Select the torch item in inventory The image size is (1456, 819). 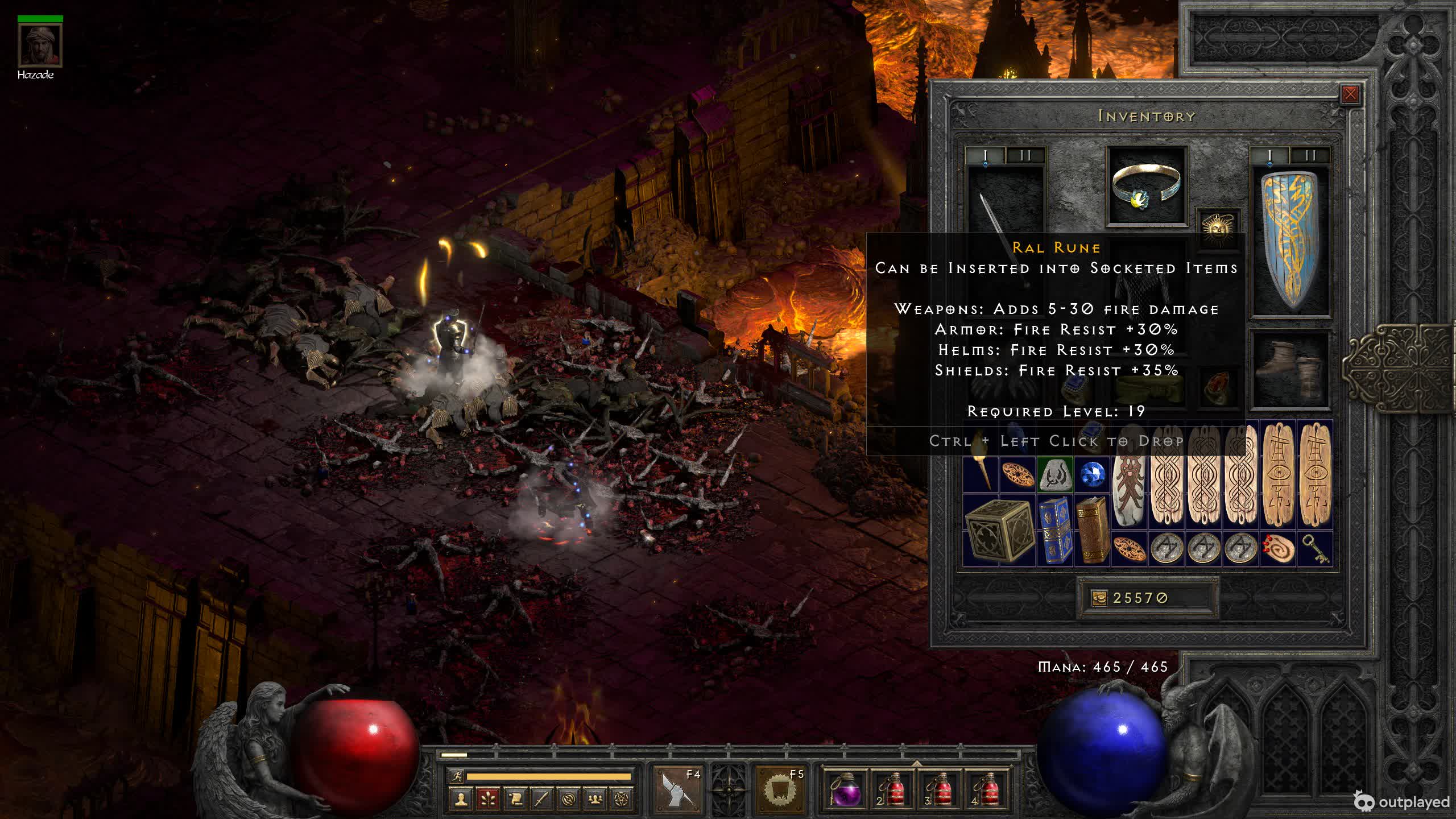(981, 475)
